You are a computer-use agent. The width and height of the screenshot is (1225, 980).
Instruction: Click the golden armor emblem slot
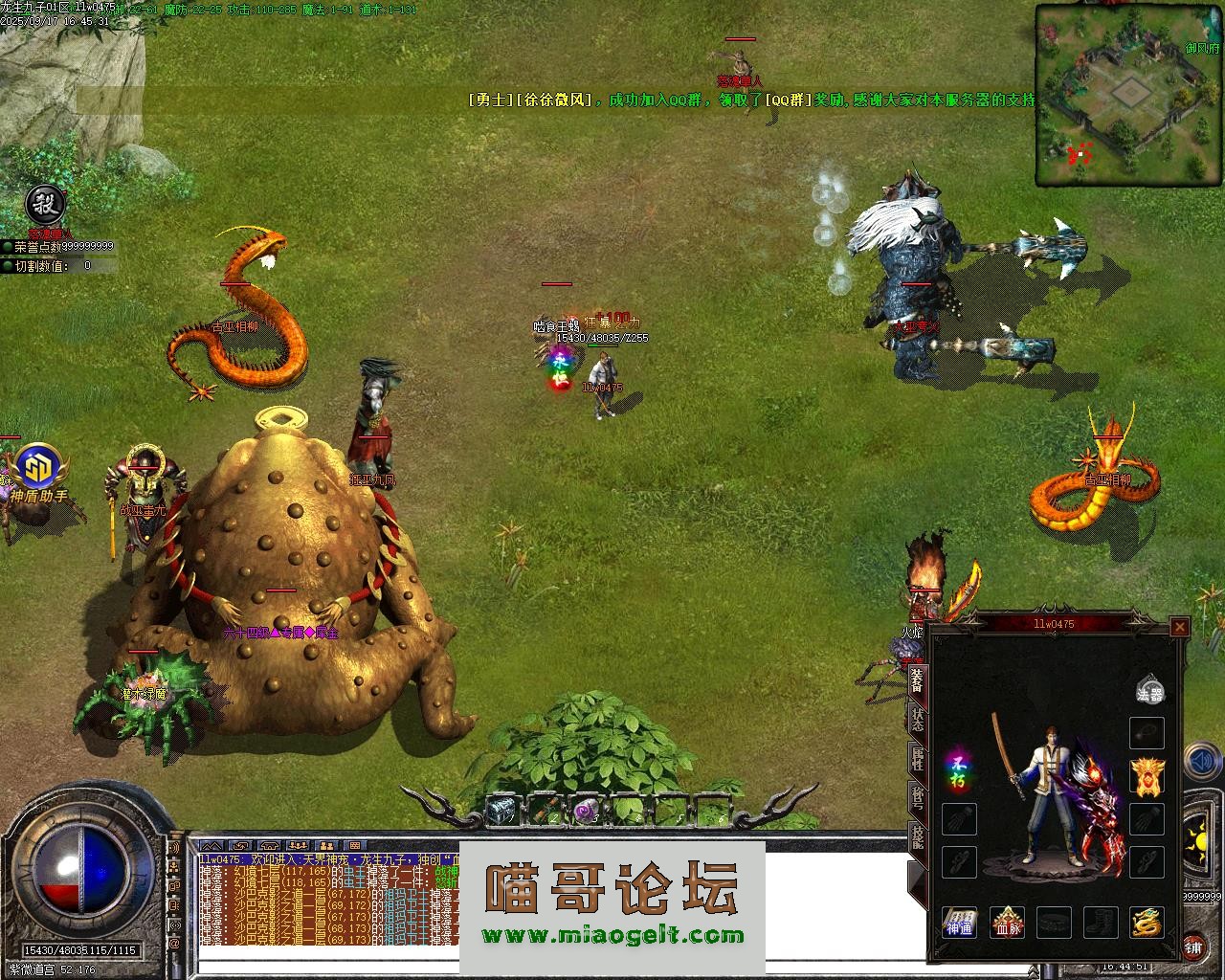click(1147, 775)
